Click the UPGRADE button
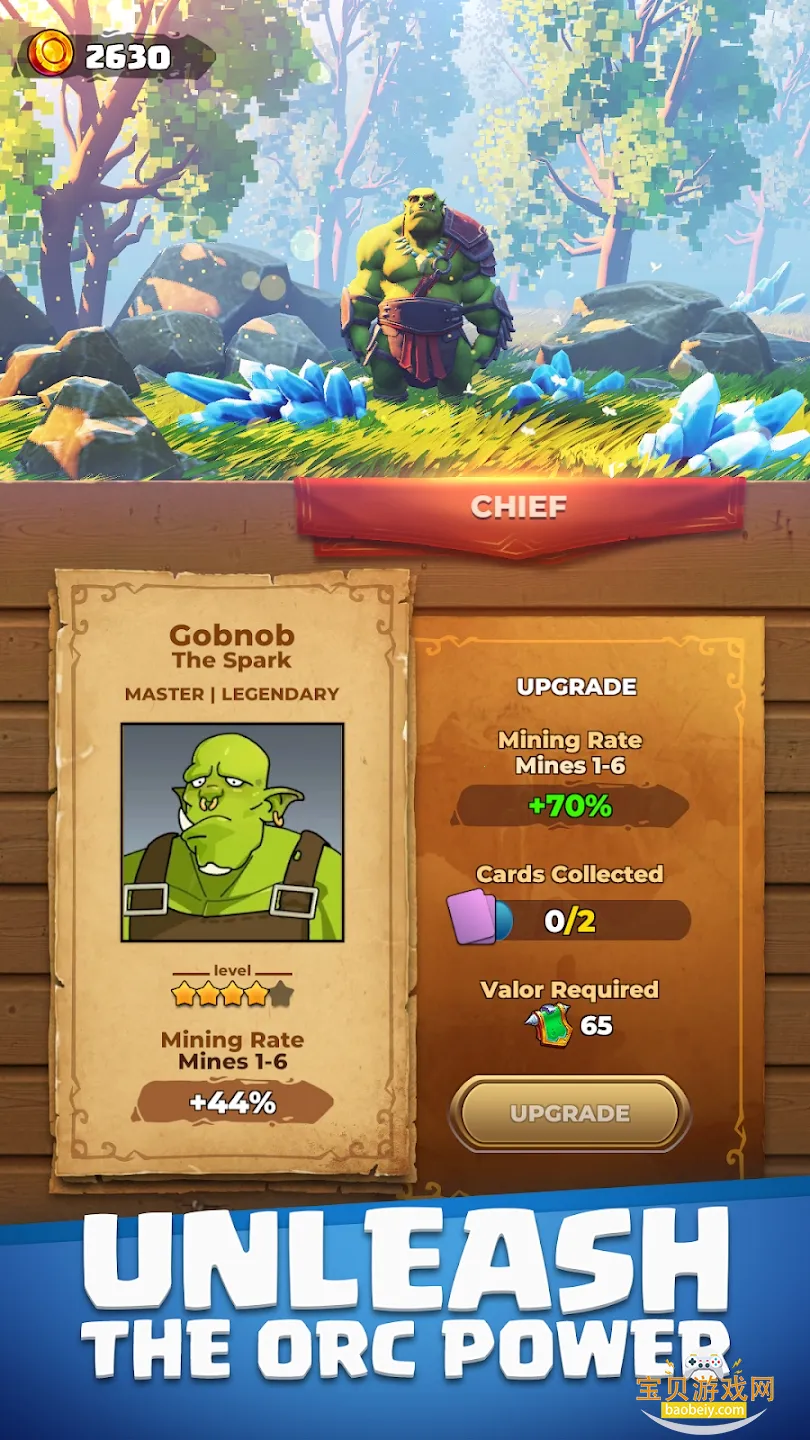The height and width of the screenshot is (1440, 810). coord(569,1113)
